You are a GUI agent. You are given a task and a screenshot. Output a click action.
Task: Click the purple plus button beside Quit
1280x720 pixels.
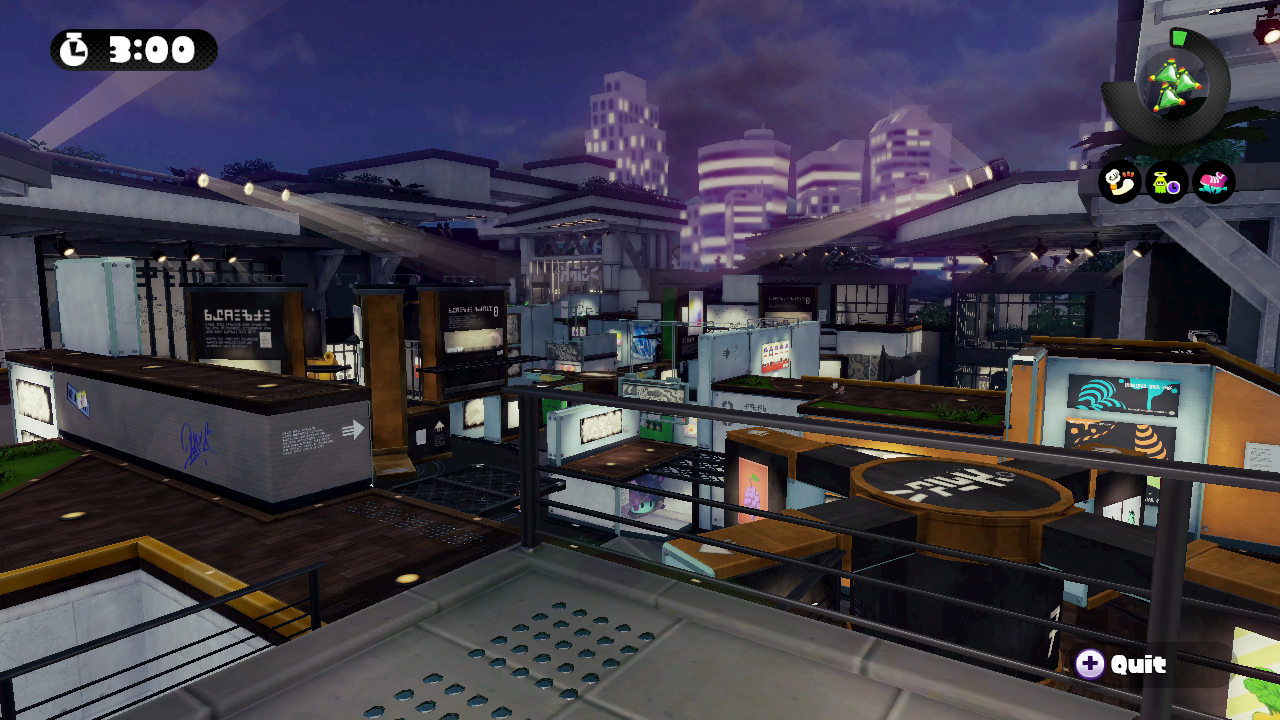point(1092,662)
